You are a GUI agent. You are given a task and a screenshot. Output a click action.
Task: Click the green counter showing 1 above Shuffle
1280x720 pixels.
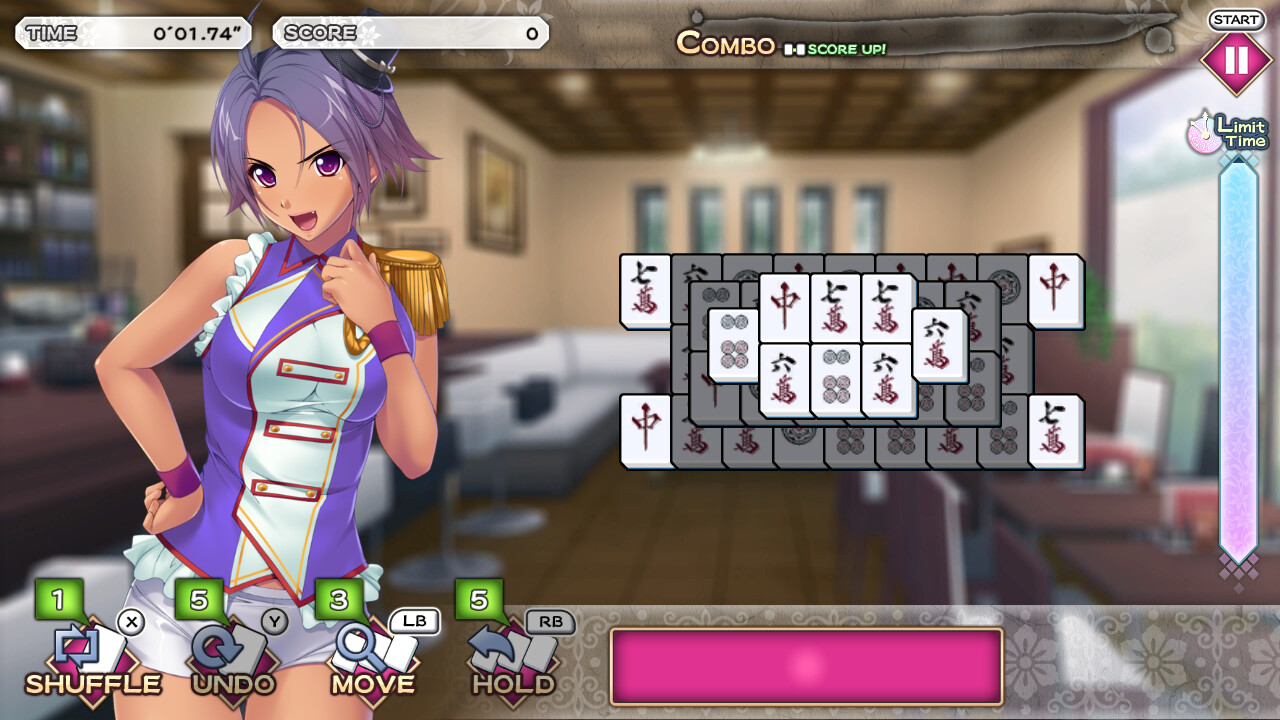(x=57, y=598)
